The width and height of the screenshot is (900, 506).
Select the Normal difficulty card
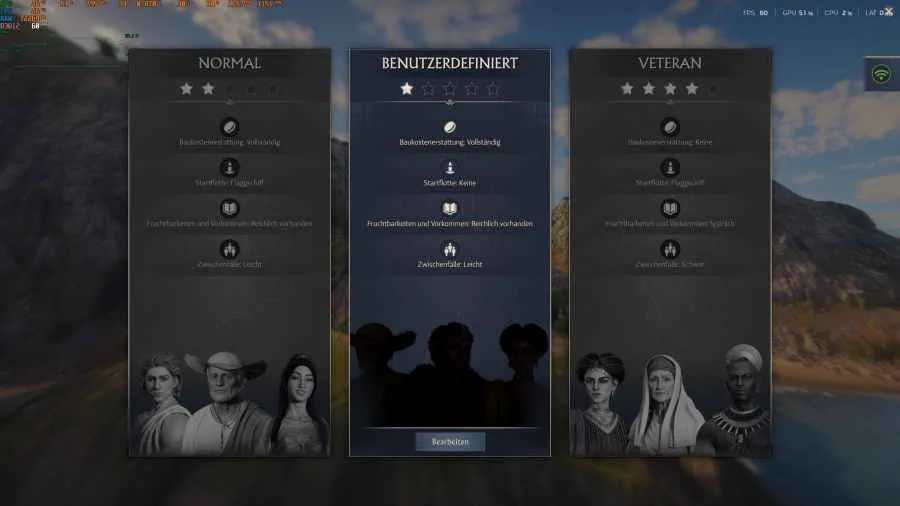point(229,250)
